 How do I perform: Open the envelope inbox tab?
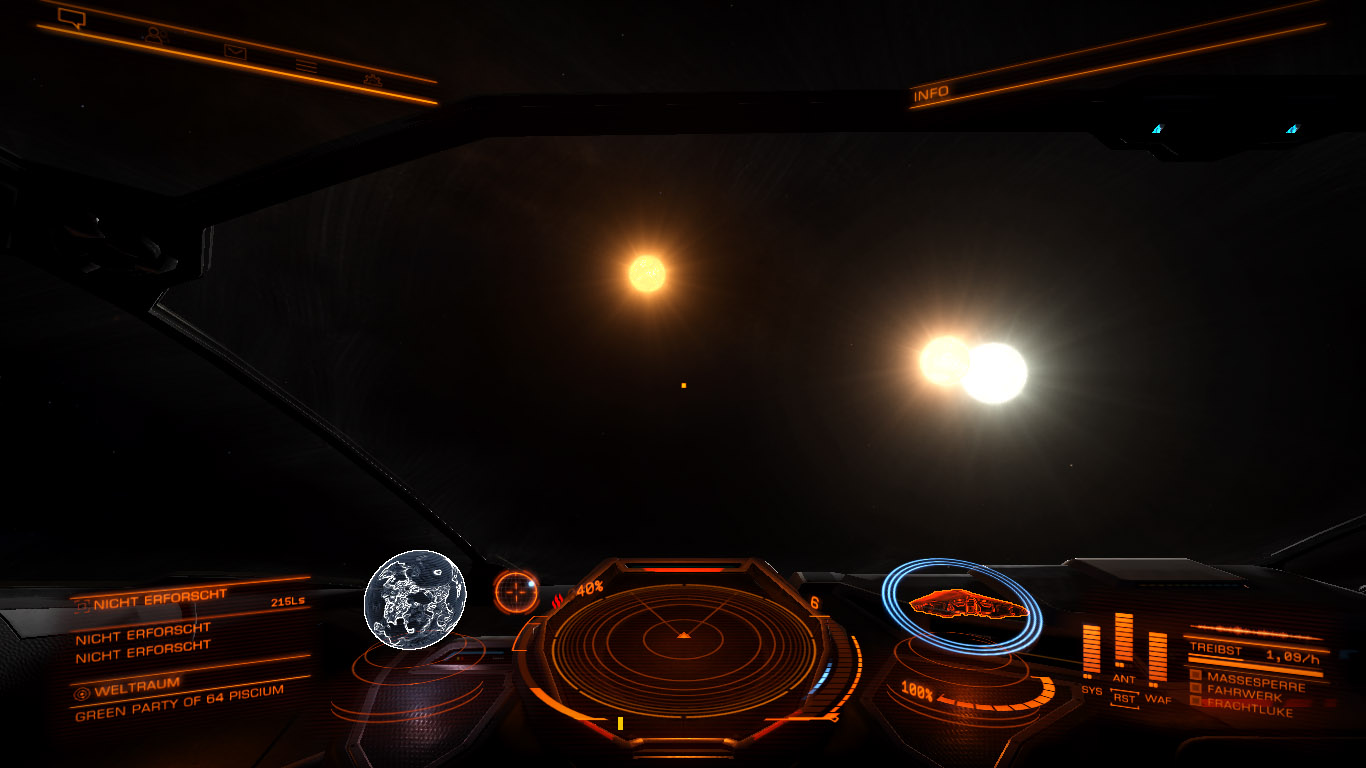(x=235, y=51)
